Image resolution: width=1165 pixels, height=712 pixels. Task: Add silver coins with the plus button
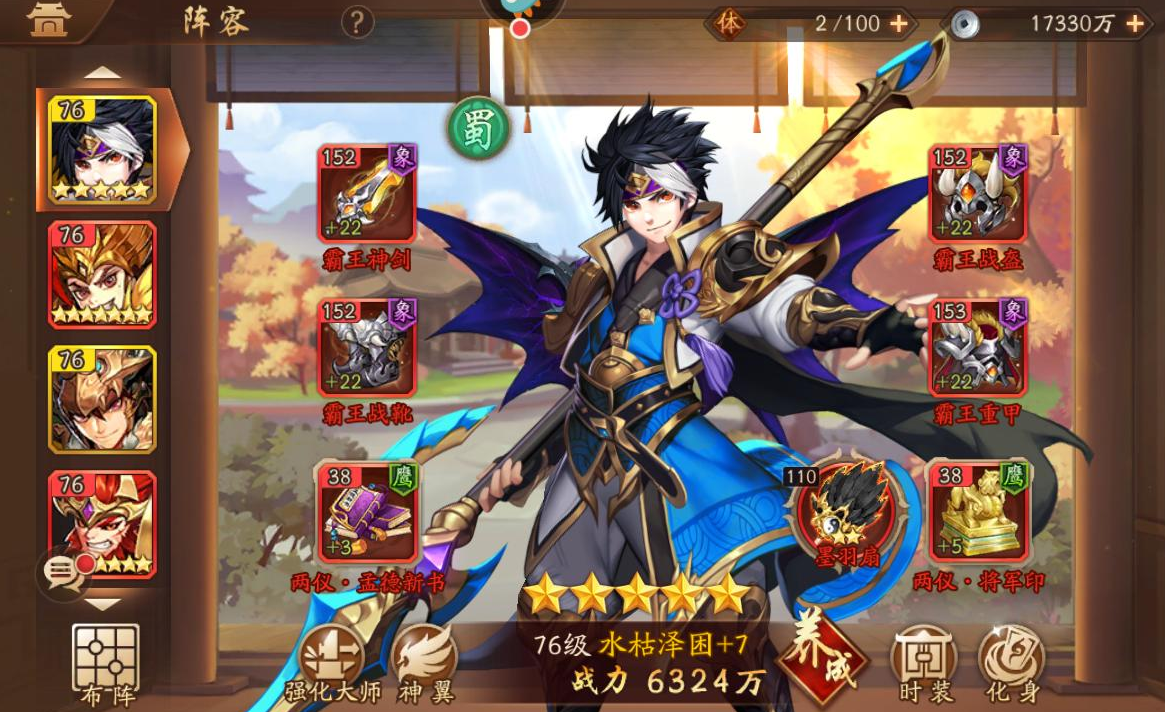1135,23
